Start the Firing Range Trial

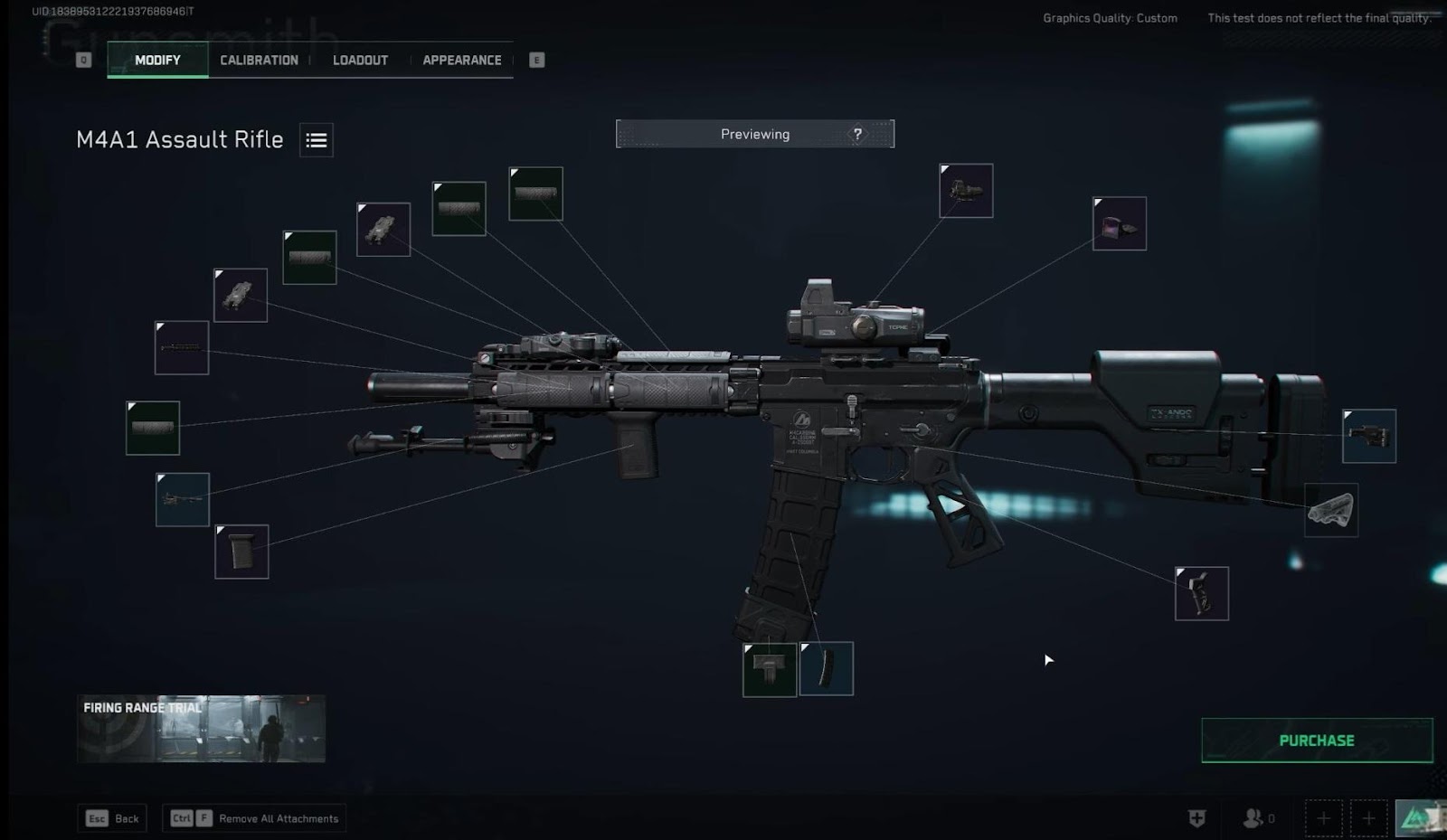point(201,729)
